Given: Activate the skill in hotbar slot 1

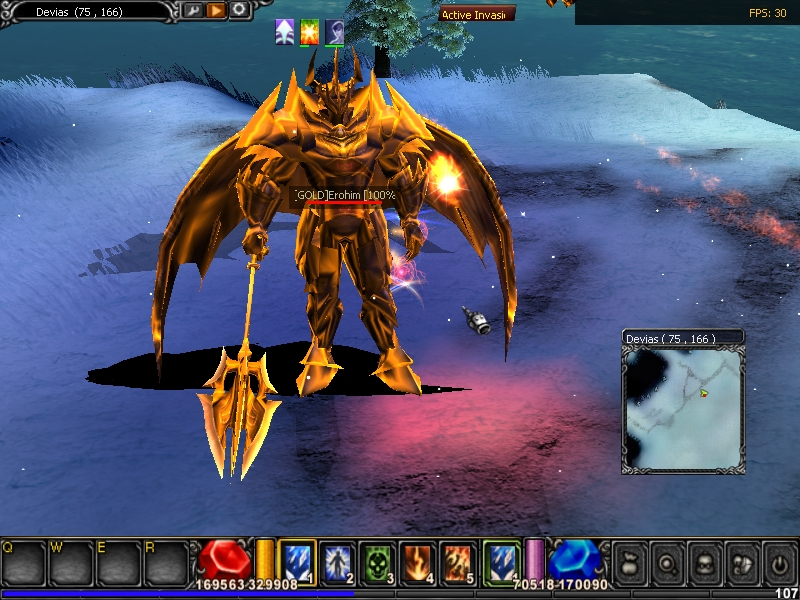Looking at the screenshot, I should pyautogui.click(x=298, y=562).
